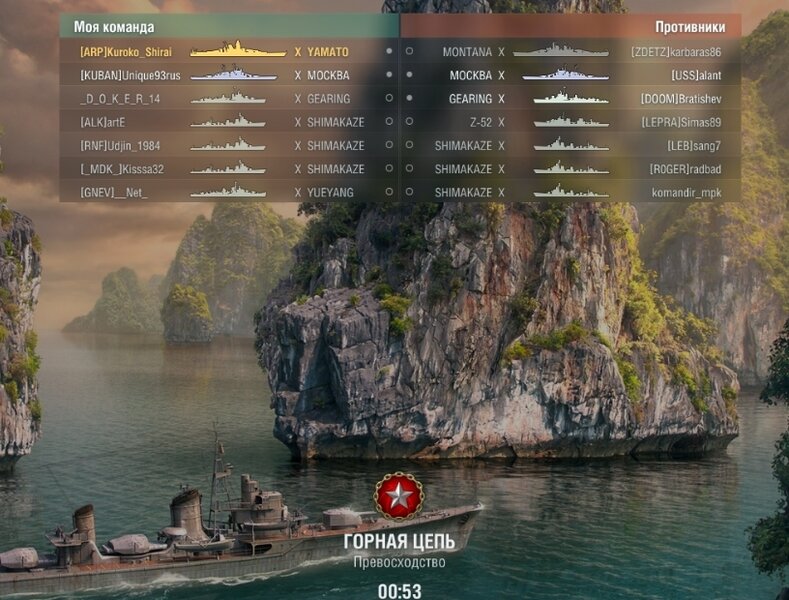
Task: Select Unique93rus in my team list
Action: (x=228, y=75)
